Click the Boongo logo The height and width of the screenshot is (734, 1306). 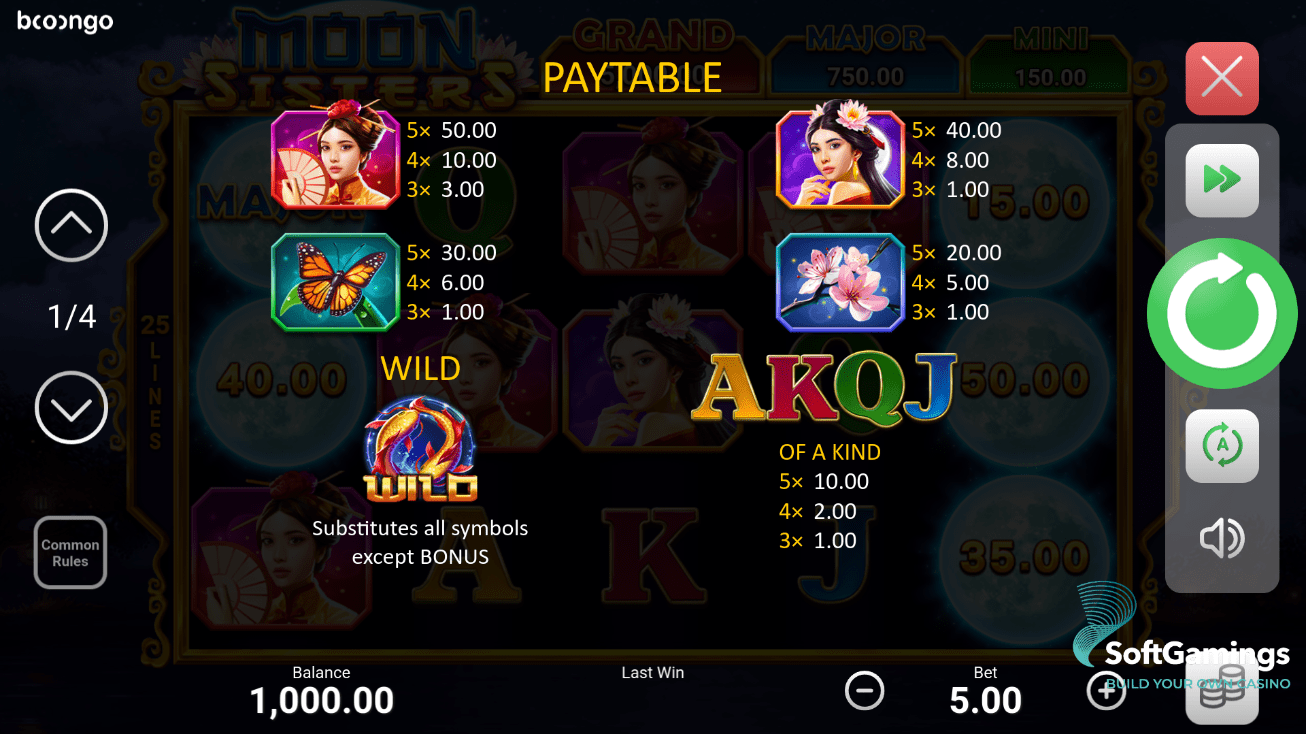[64, 20]
